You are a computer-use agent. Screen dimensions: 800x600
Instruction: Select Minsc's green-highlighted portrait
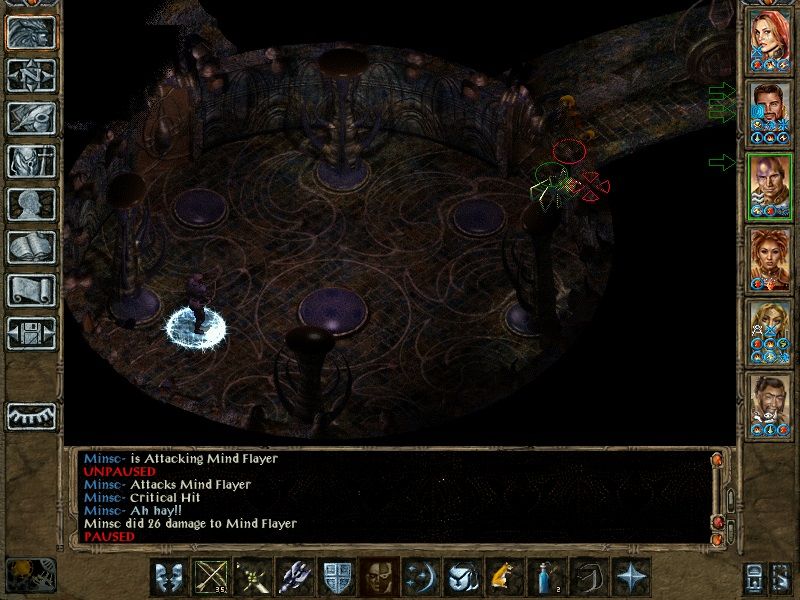(770, 186)
